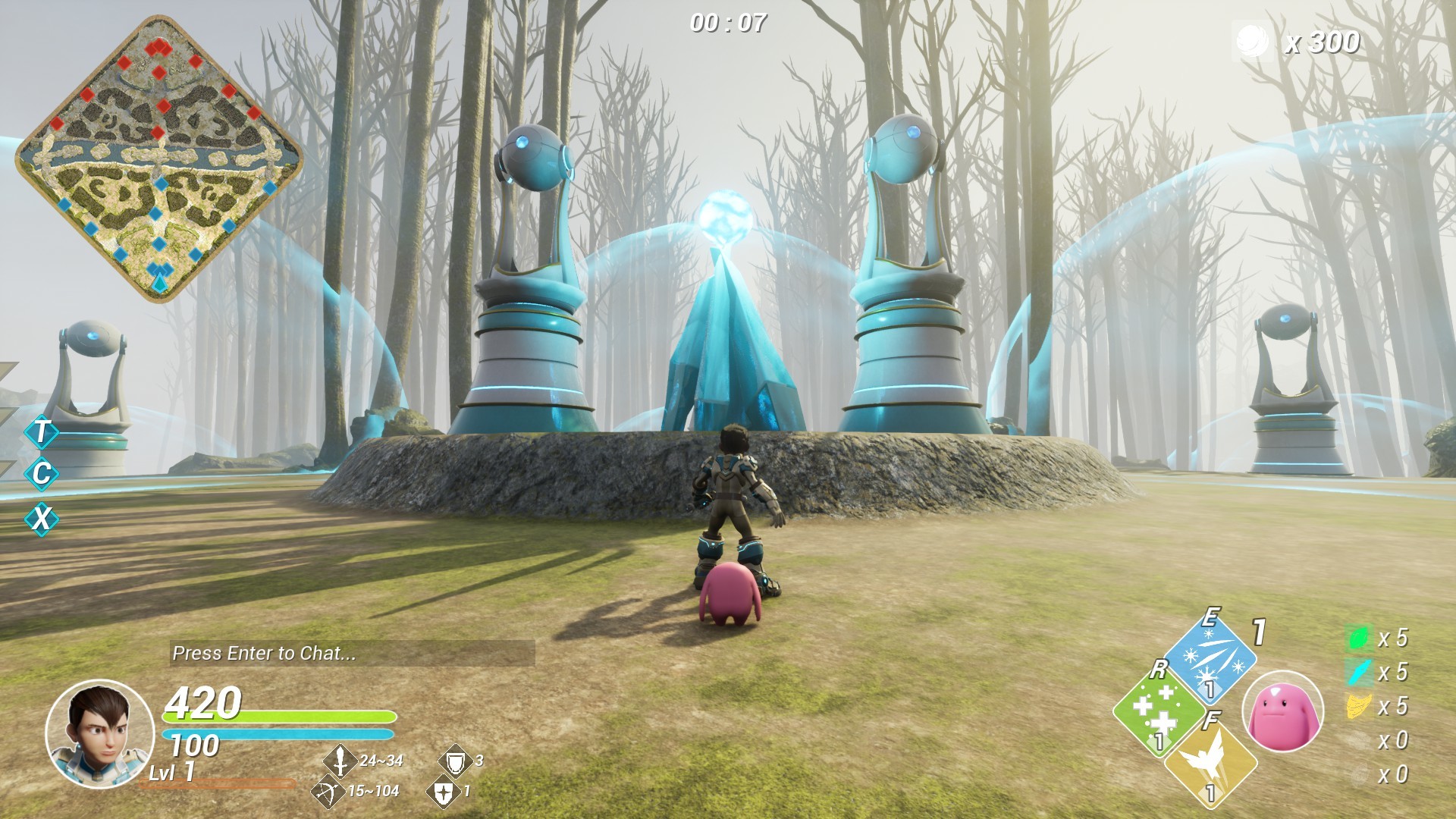The image size is (1456, 819).
Task: Use the green leaf item
Action: coord(1358,638)
